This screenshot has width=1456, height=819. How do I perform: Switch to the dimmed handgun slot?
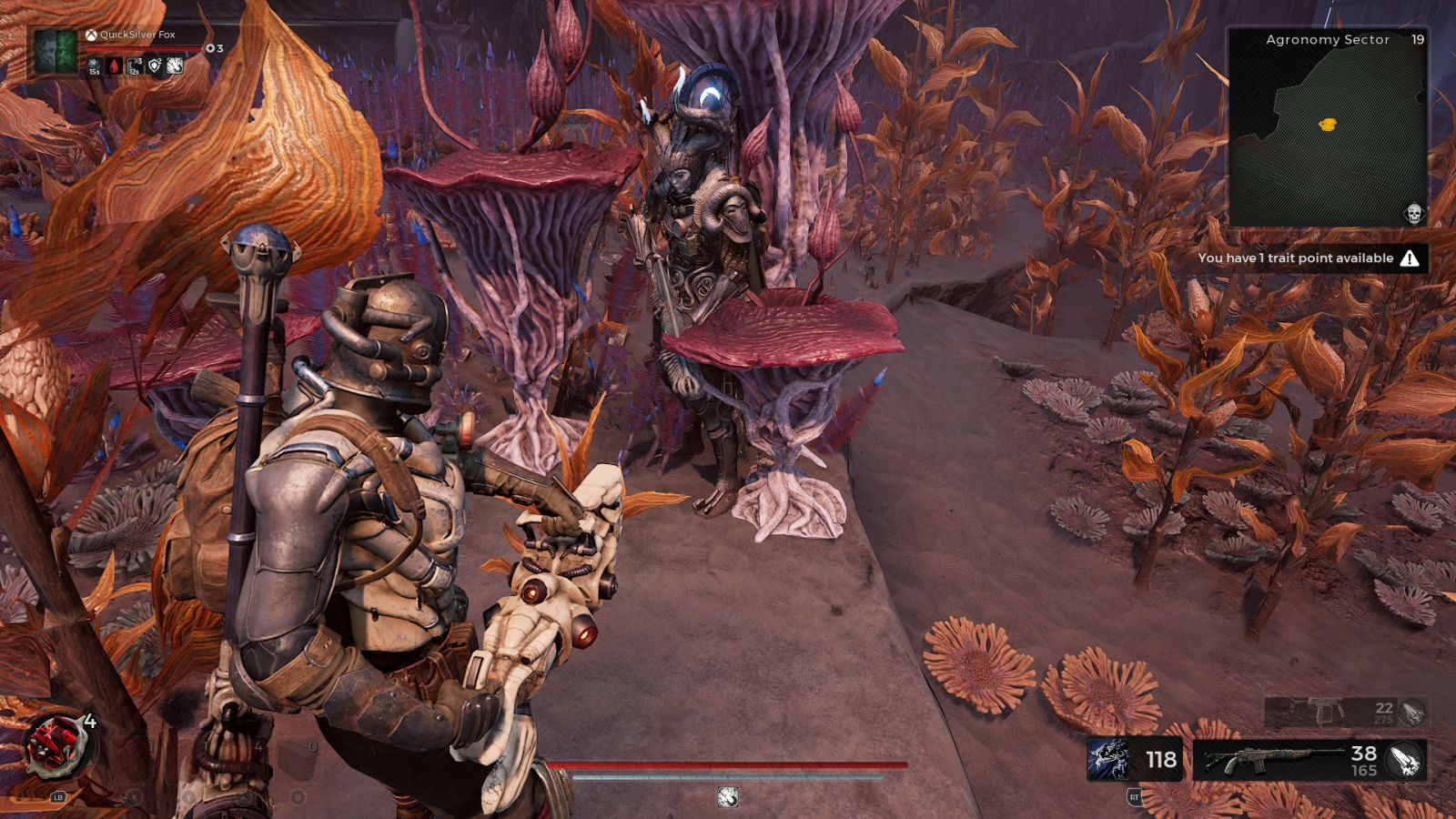coord(1319,712)
